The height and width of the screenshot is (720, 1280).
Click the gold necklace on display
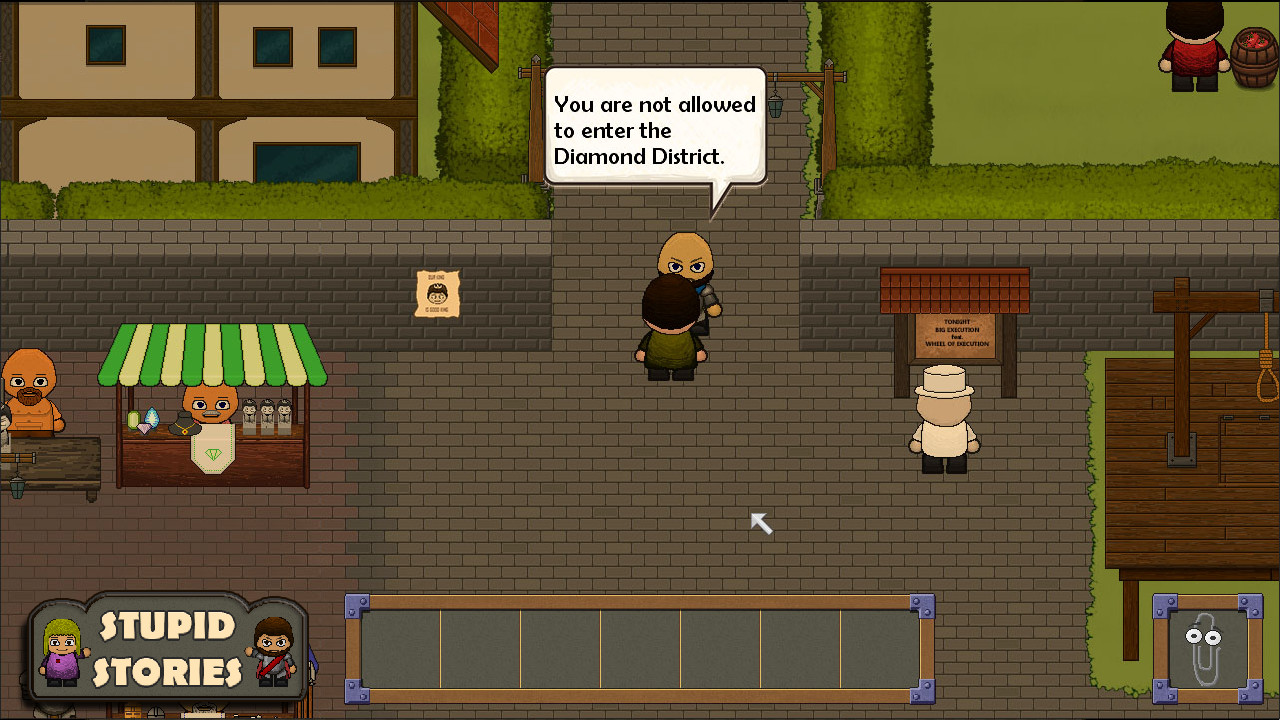pyautogui.click(x=184, y=428)
